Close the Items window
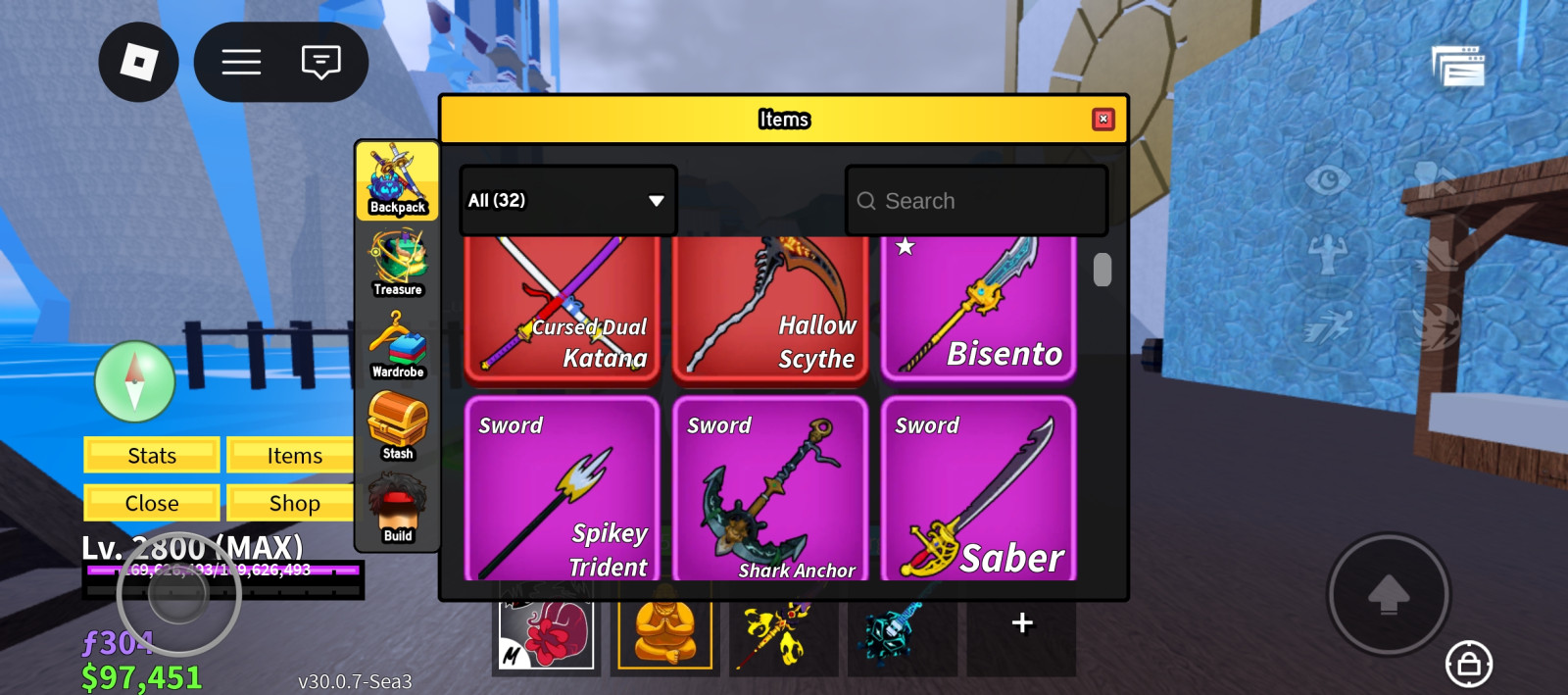Image resolution: width=1568 pixels, height=695 pixels. coord(1102,120)
